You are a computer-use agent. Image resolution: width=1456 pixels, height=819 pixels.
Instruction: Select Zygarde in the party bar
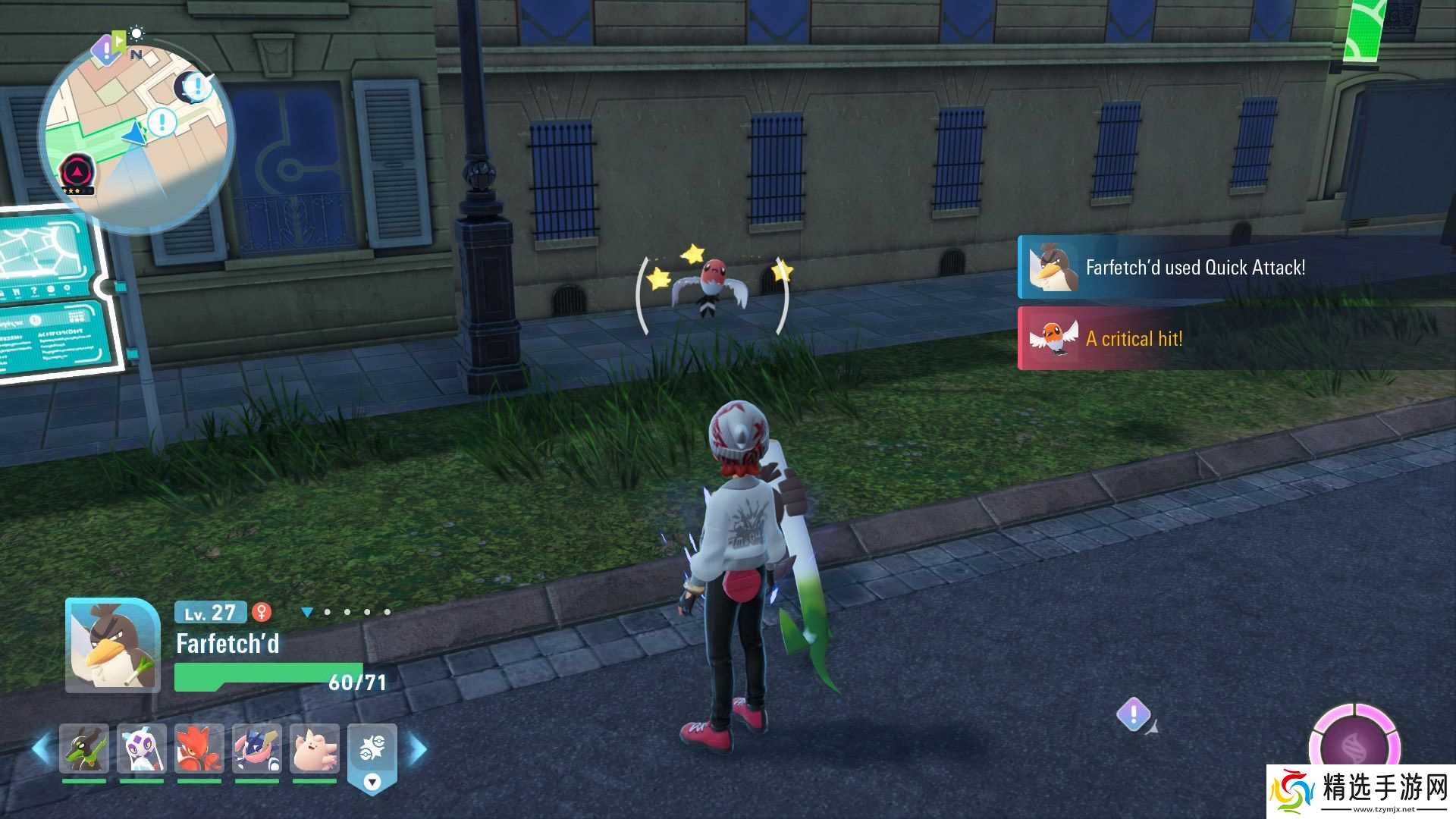[84, 748]
